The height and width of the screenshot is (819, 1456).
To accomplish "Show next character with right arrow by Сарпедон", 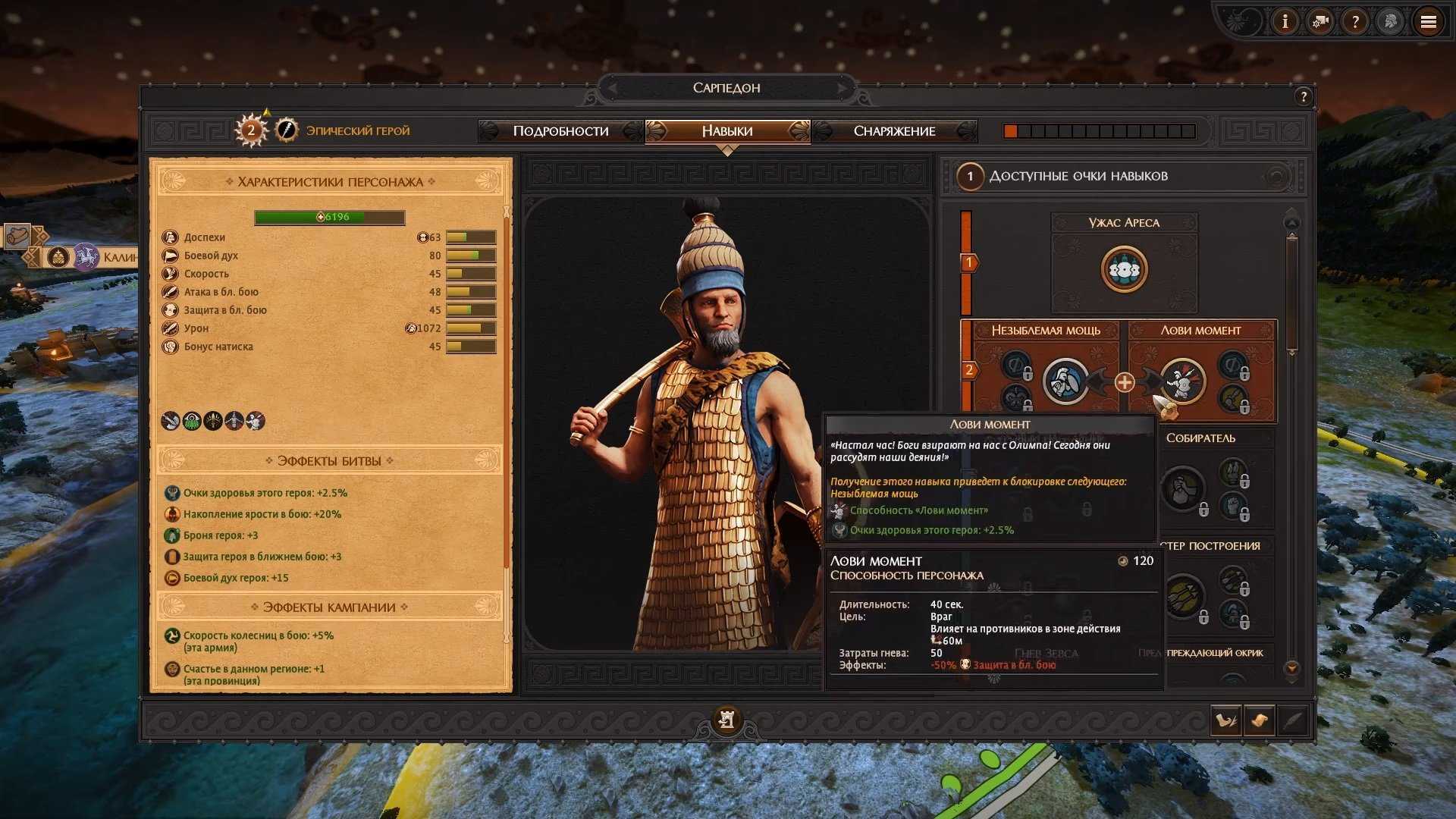I will pyautogui.click(x=841, y=88).
